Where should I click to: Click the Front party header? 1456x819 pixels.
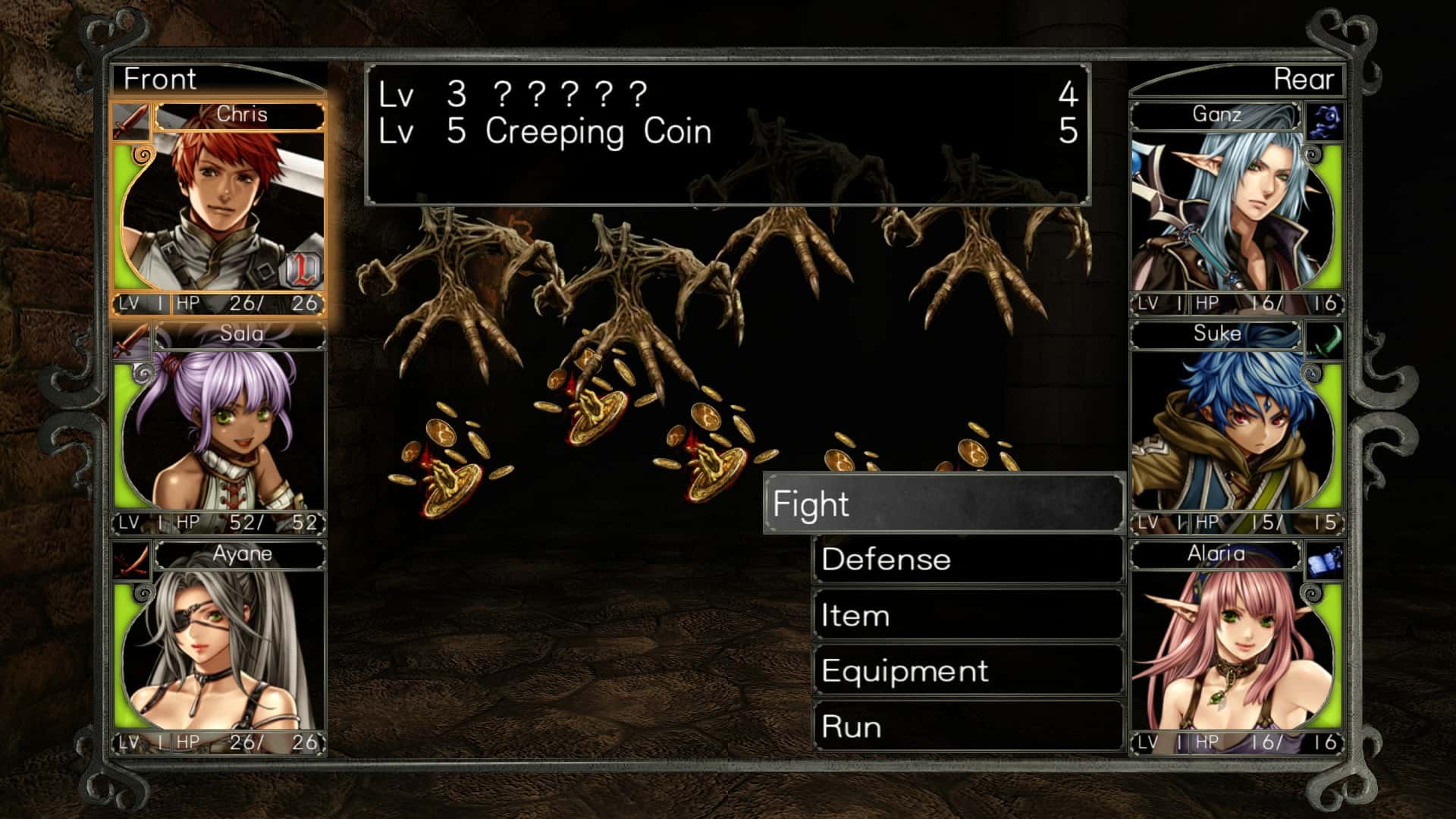pos(160,78)
